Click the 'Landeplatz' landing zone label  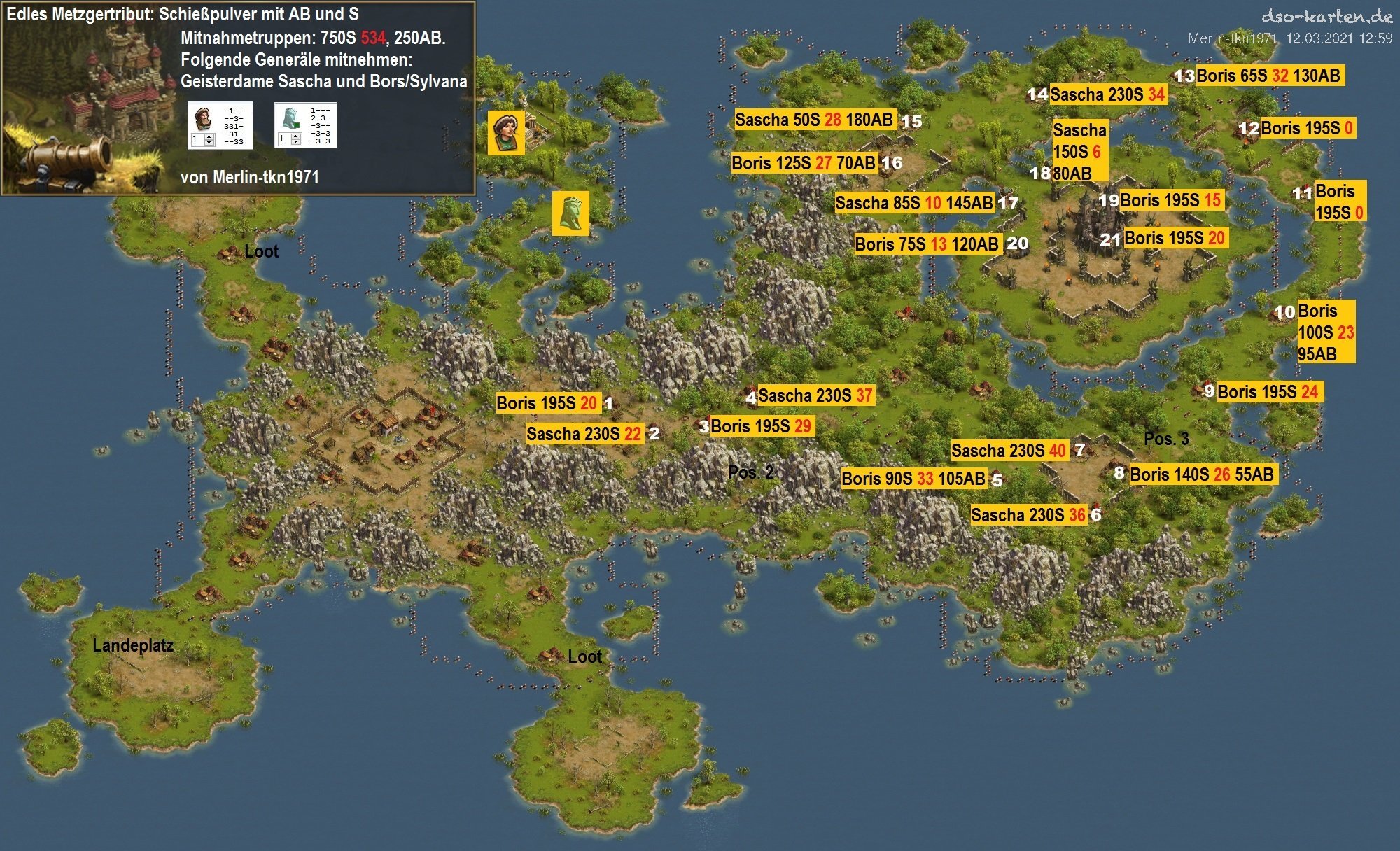(x=133, y=645)
